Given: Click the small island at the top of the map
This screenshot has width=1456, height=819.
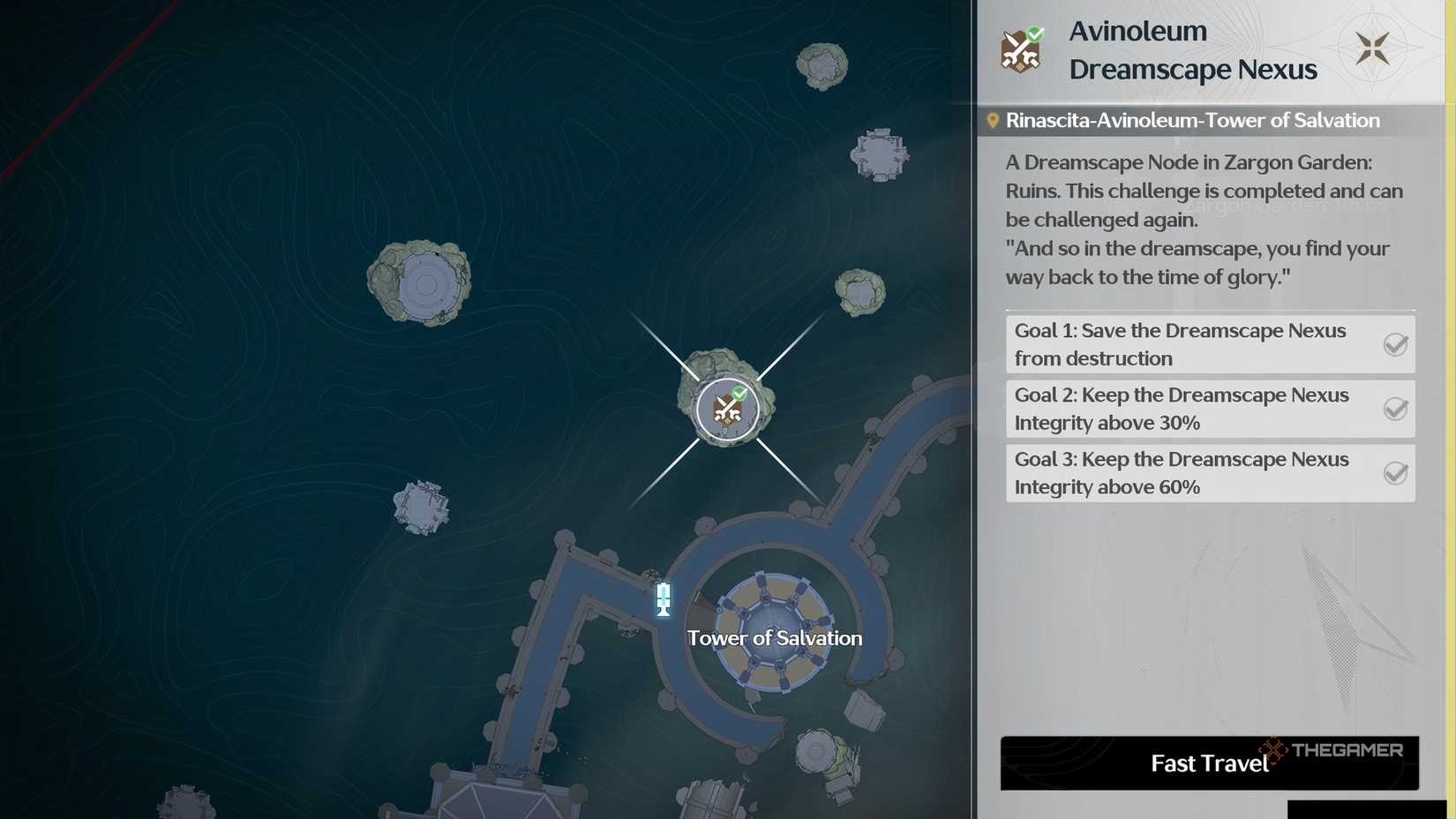Looking at the screenshot, I should 821,64.
